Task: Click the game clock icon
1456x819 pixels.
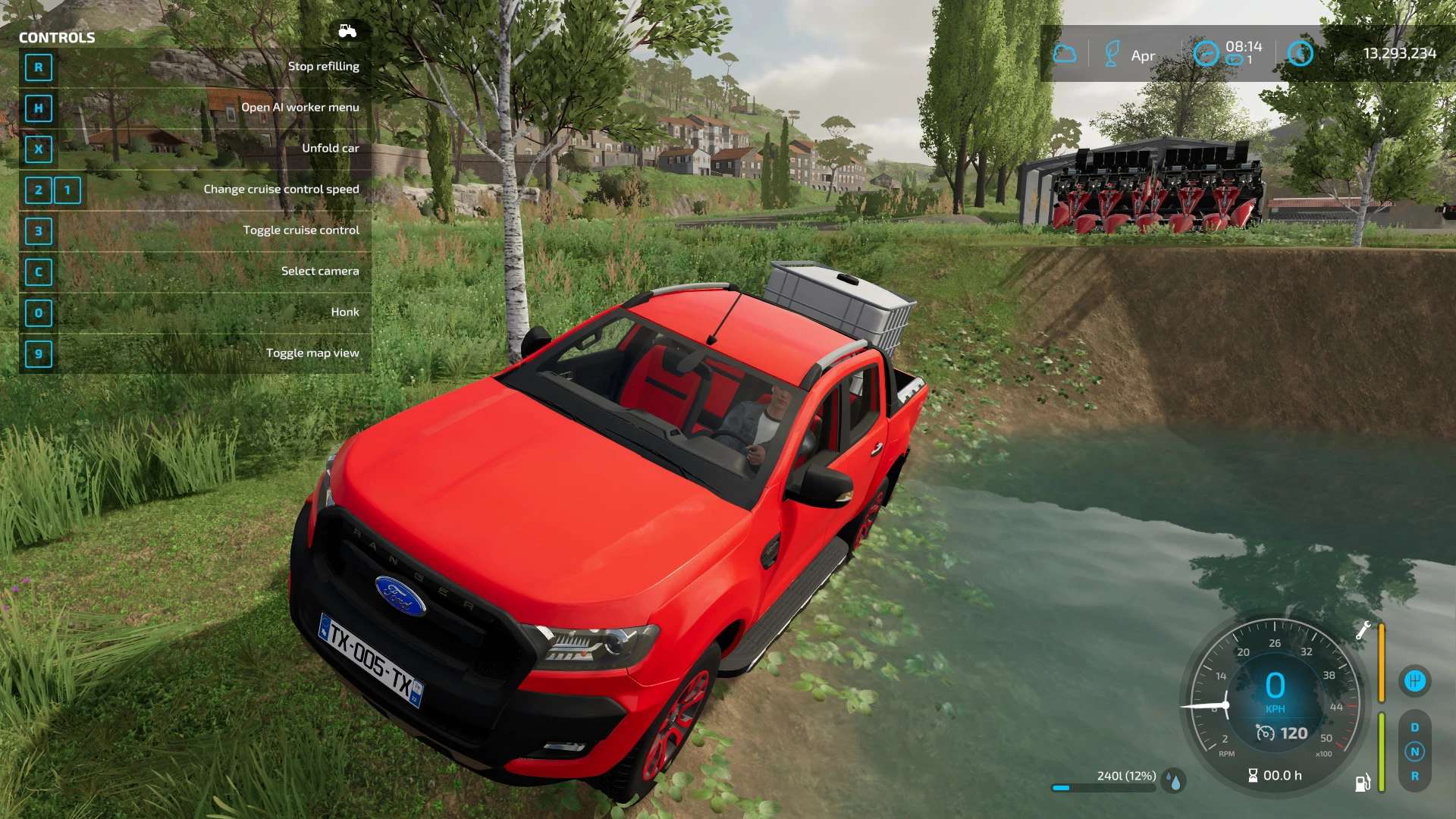Action: tap(1206, 54)
